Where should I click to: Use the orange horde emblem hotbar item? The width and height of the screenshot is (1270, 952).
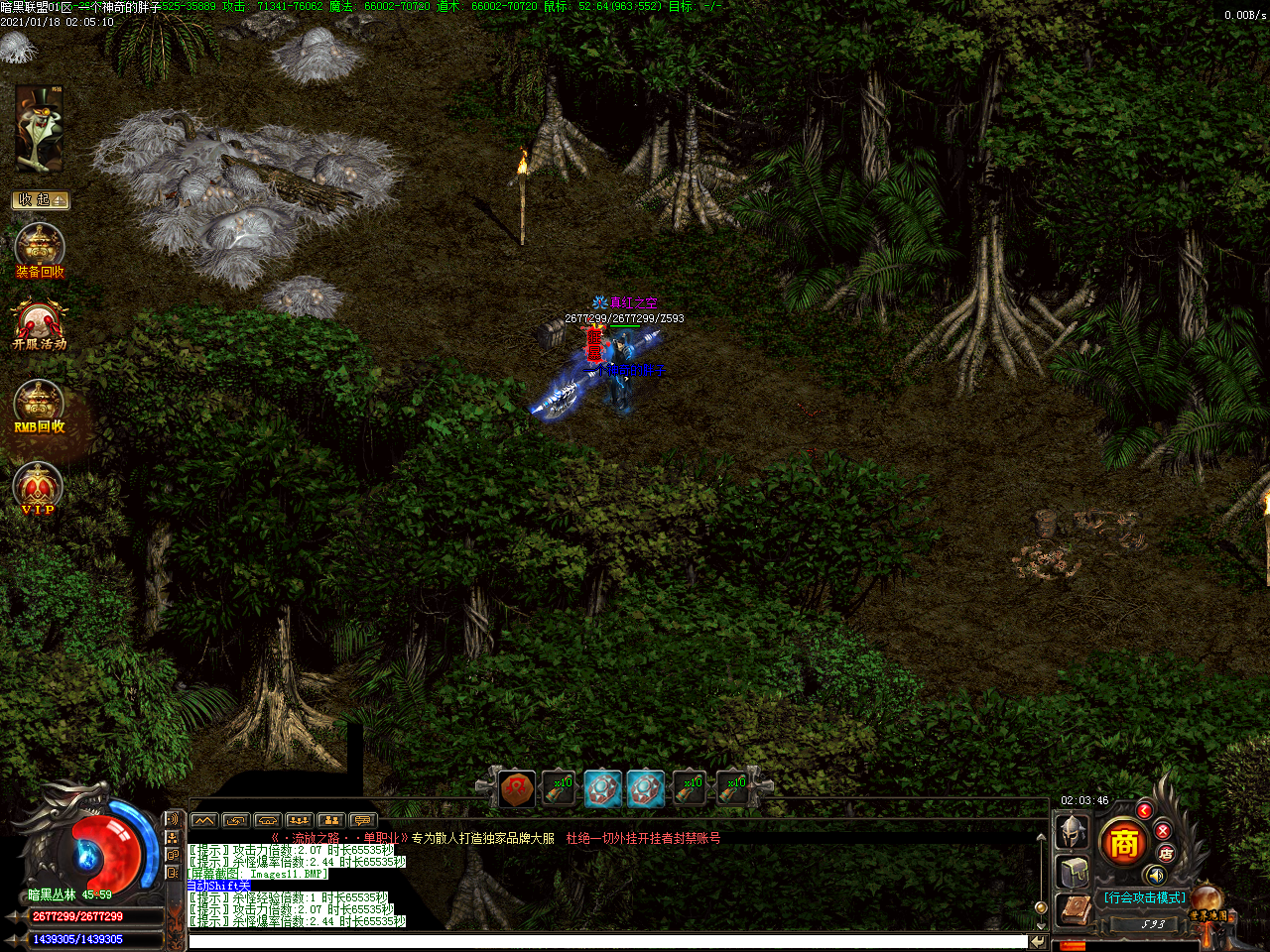click(517, 789)
